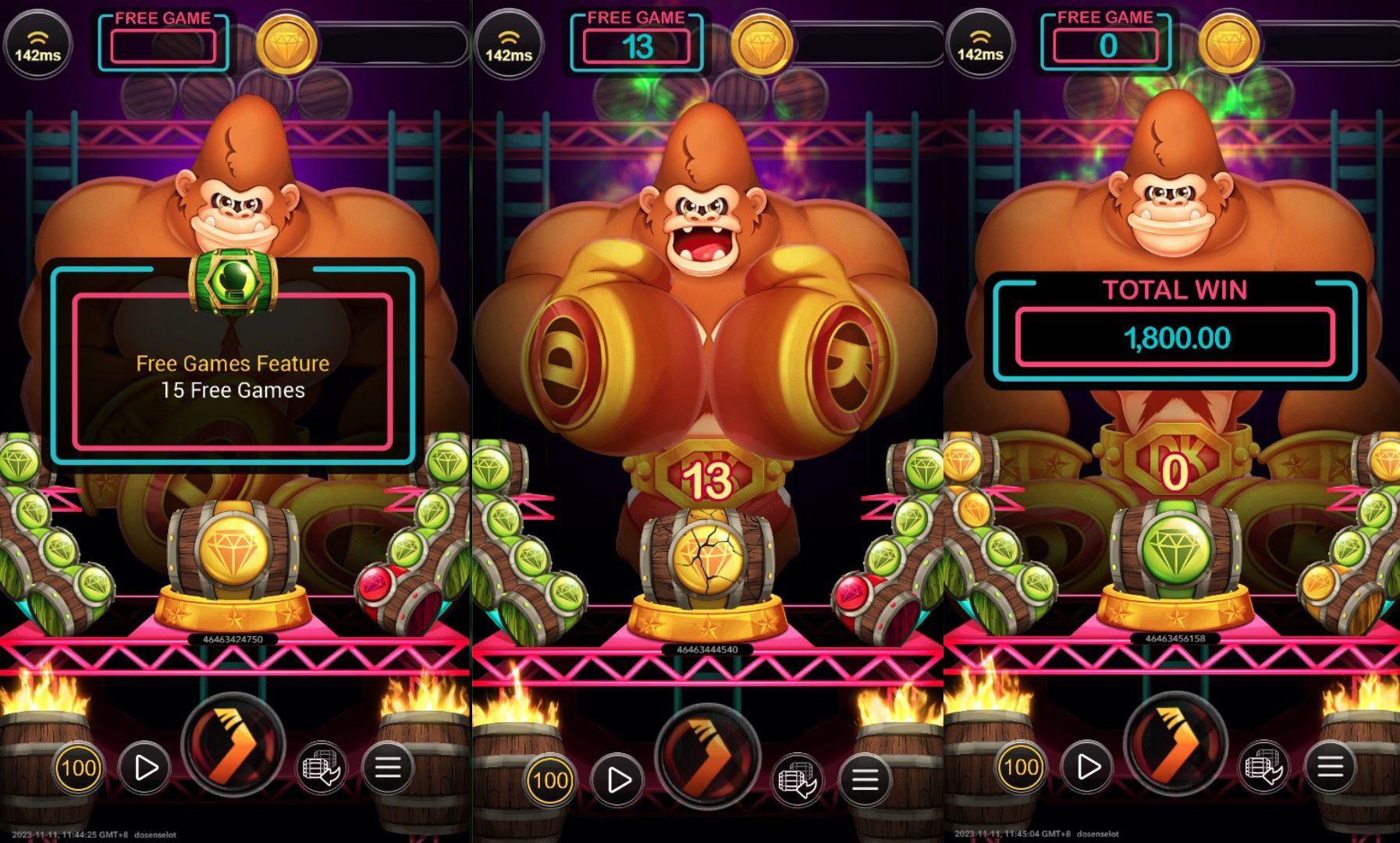The image size is (1400, 843).
Task: Tap the autoplay triangle below the boxing gorilla
Action: coord(618,780)
